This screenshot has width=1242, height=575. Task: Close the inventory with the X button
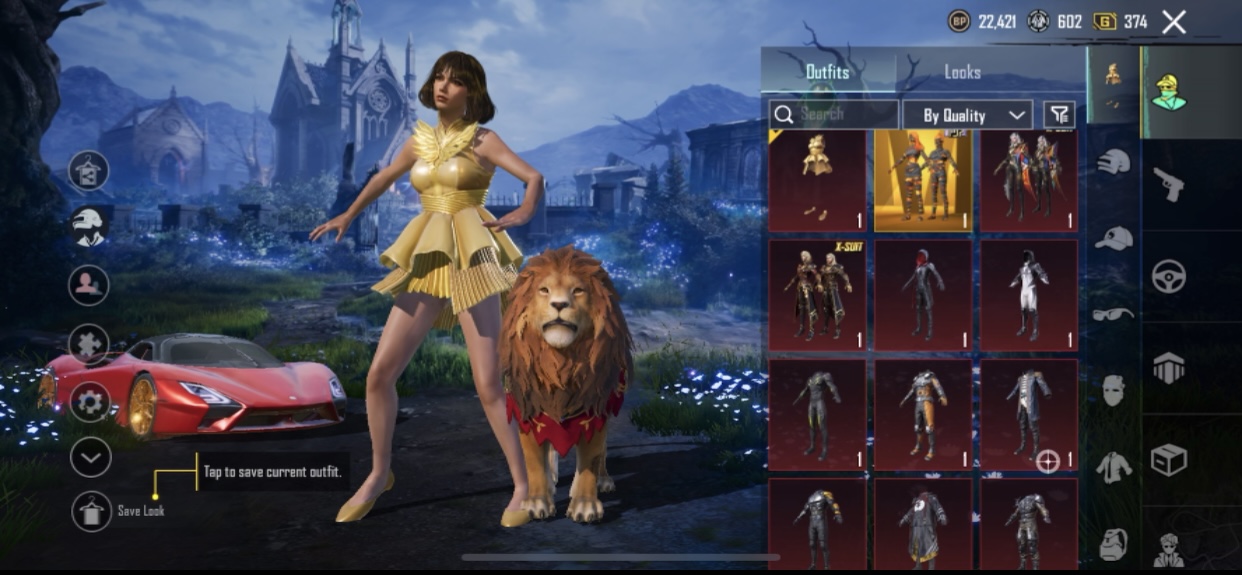tap(1174, 22)
